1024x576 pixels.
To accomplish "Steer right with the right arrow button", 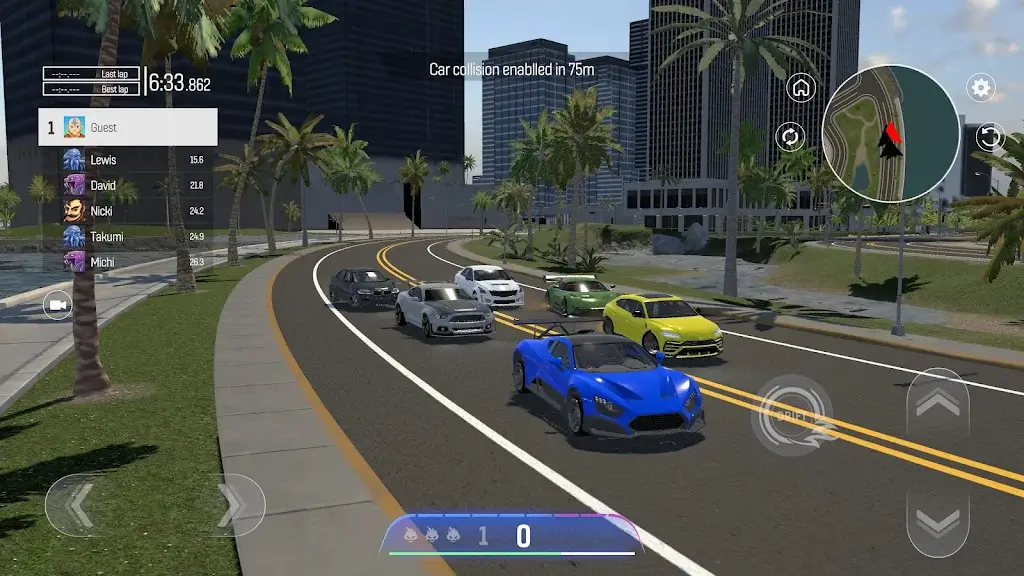I will tap(233, 505).
